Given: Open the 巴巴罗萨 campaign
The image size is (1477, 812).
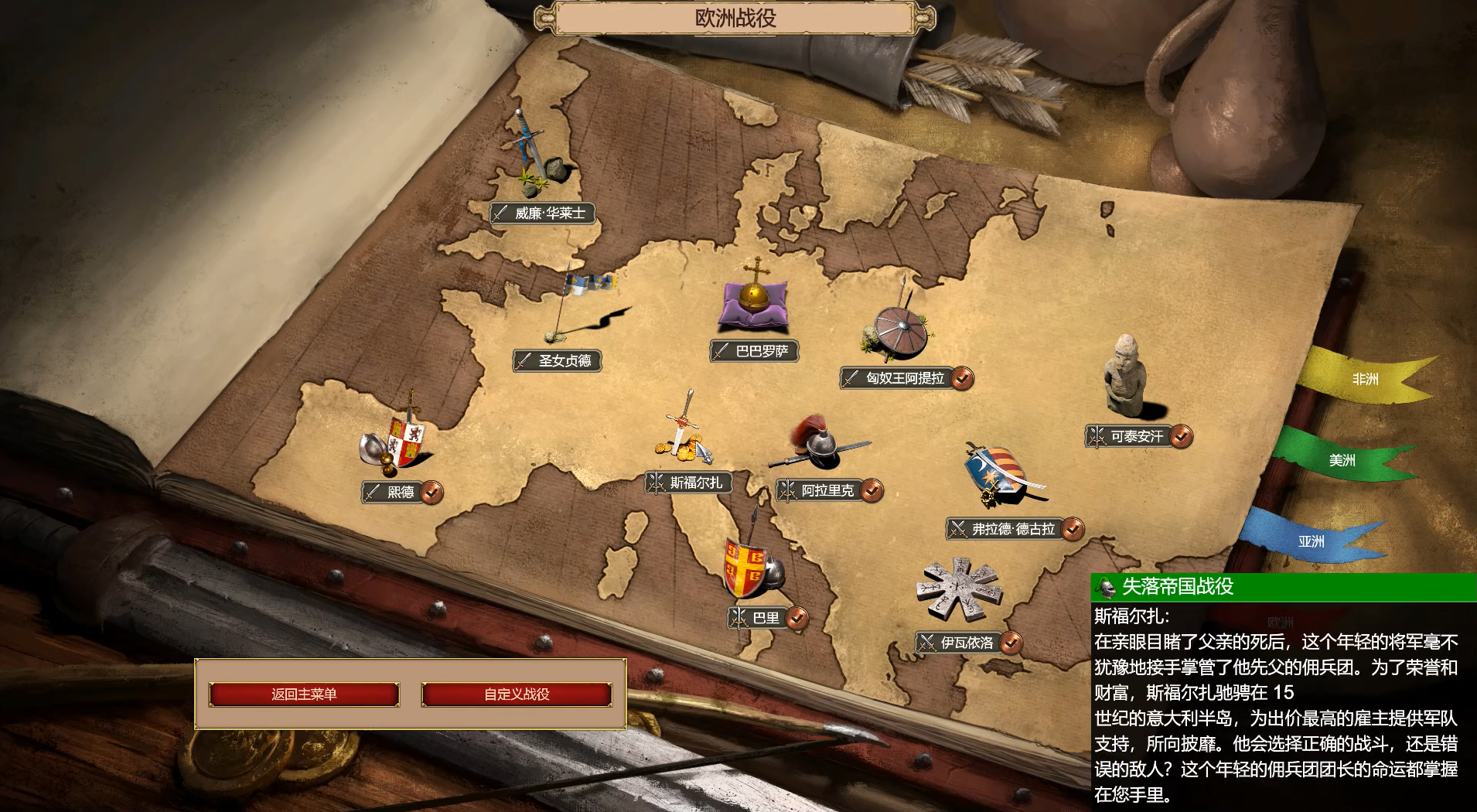Looking at the screenshot, I should point(754,351).
